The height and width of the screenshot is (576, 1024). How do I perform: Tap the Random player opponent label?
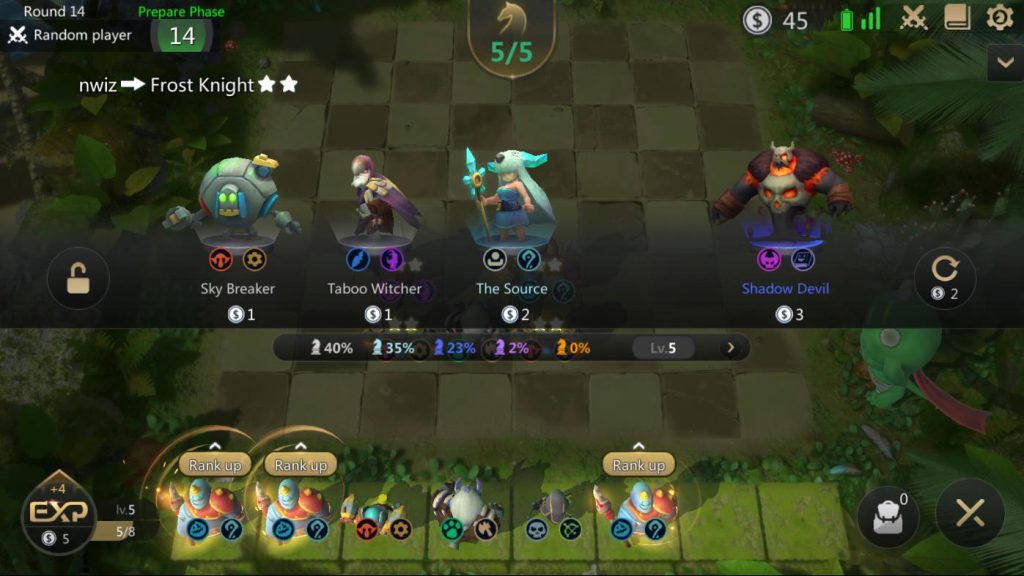tap(70, 35)
